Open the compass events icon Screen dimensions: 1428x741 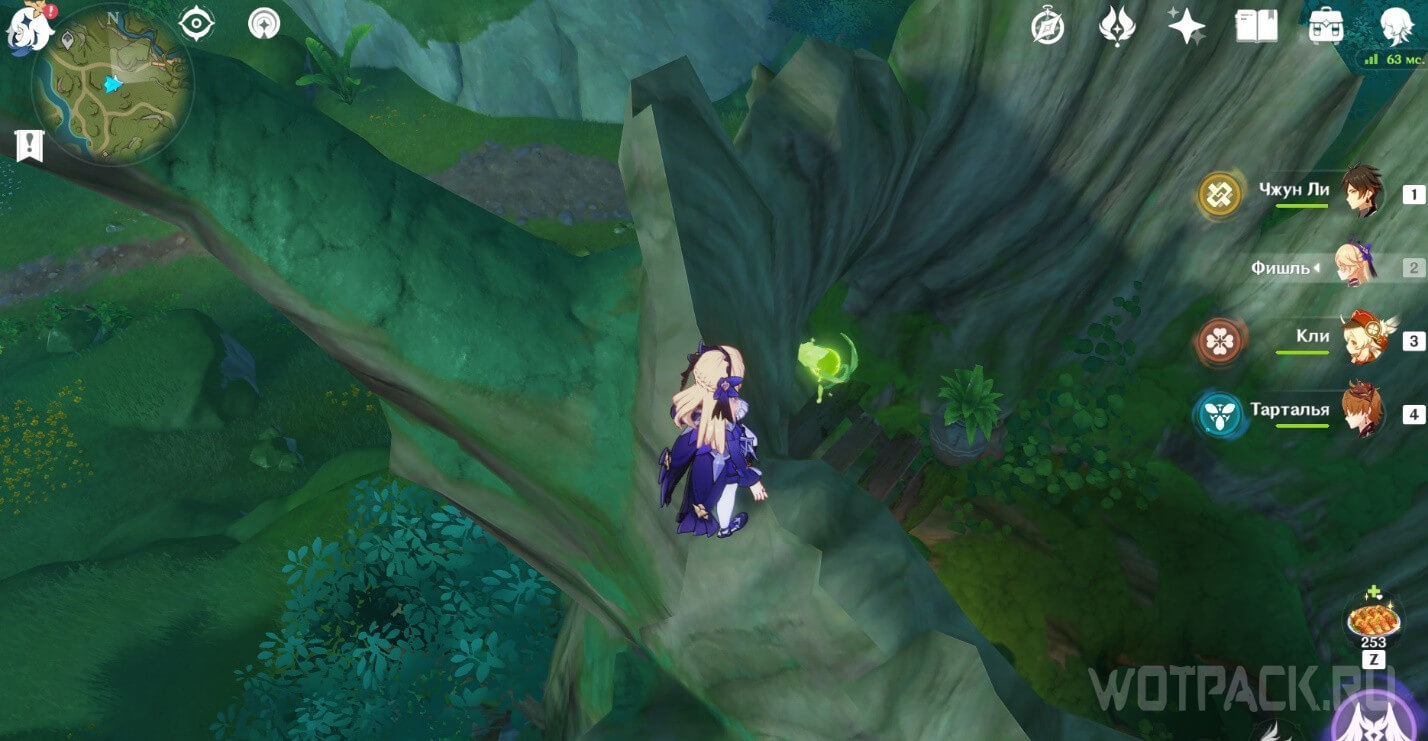point(1048,27)
